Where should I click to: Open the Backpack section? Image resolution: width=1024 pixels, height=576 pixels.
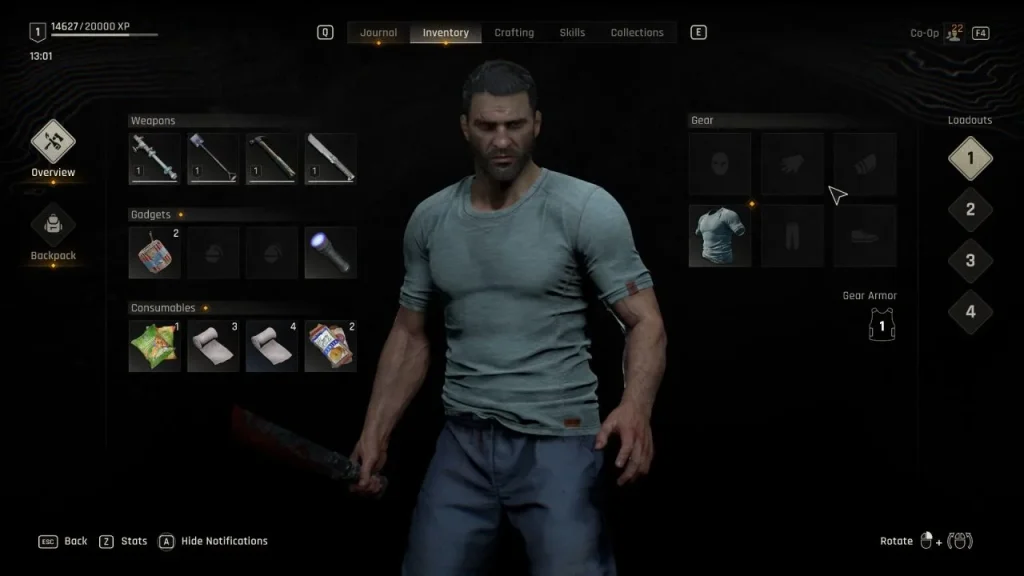click(53, 234)
